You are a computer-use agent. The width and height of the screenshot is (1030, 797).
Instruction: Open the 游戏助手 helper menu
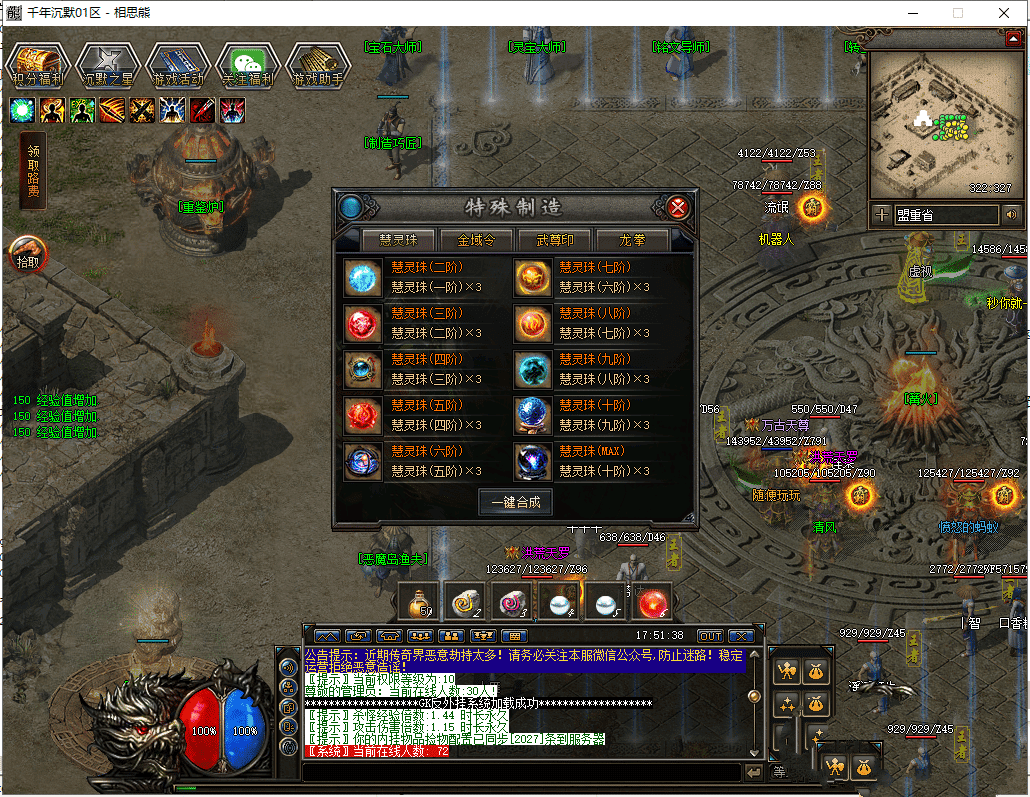(x=317, y=65)
